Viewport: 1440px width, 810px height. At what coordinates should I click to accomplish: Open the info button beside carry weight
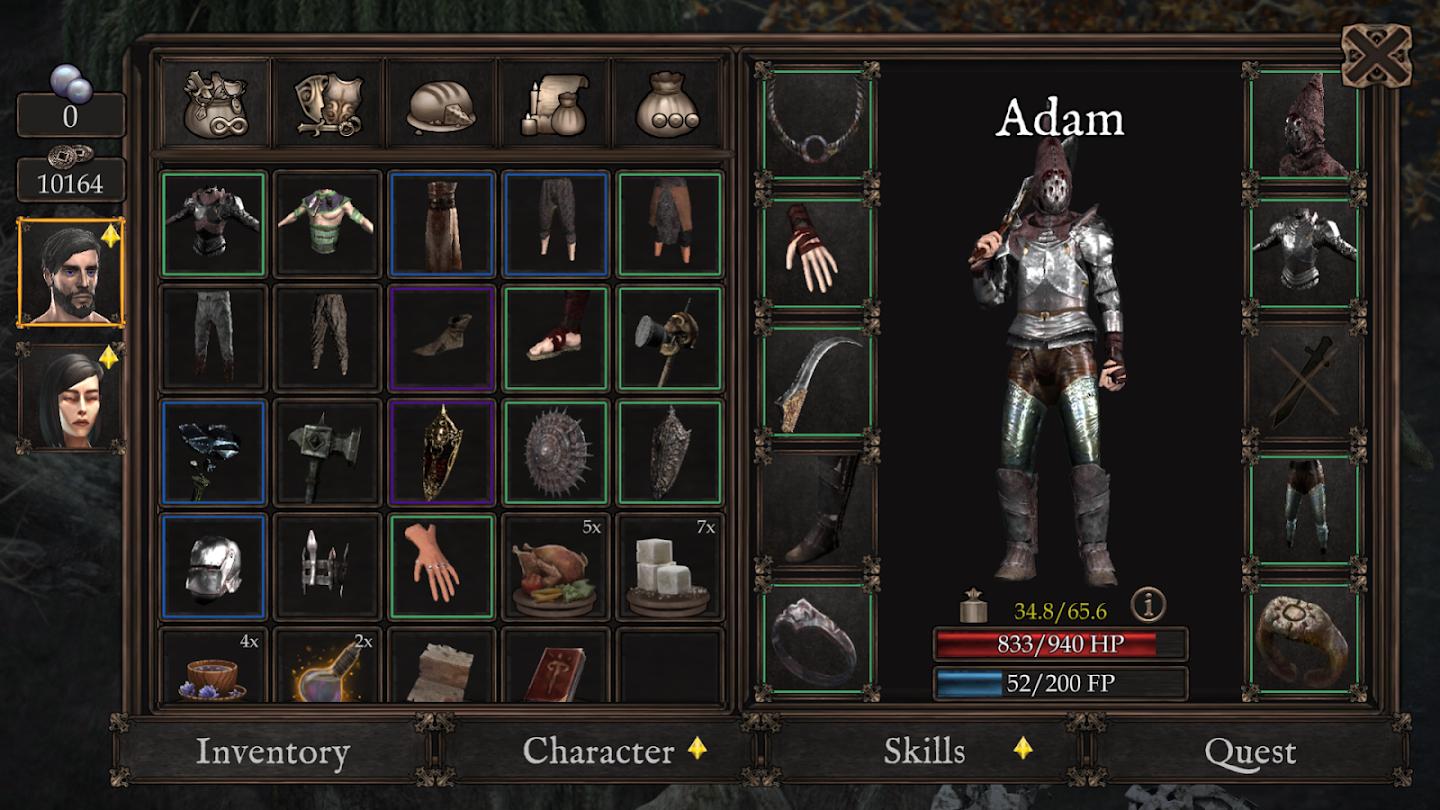click(x=1149, y=604)
